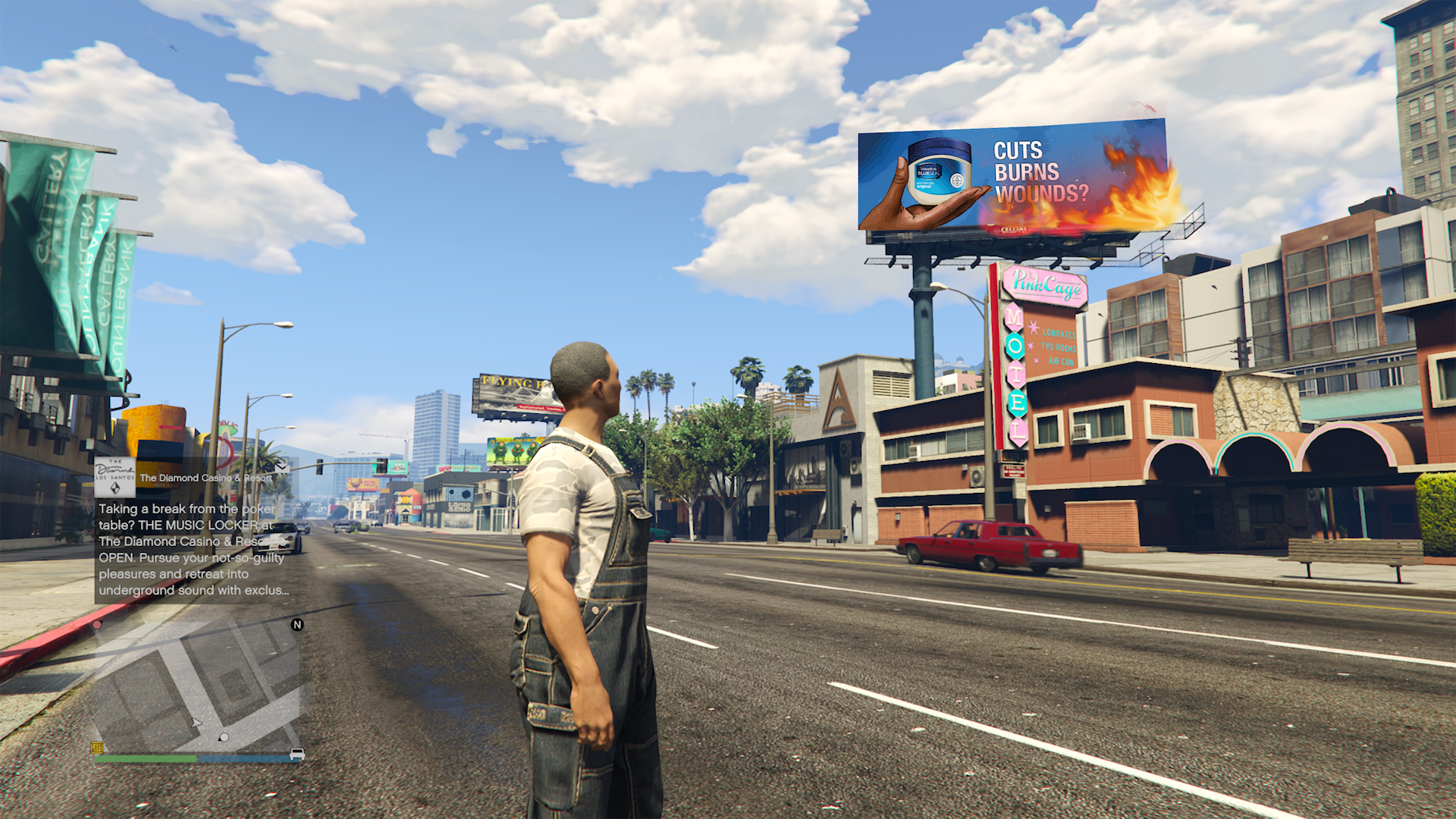Click the player arrow on the minimap
This screenshot has height=819, width=1456.
point(196,723)
